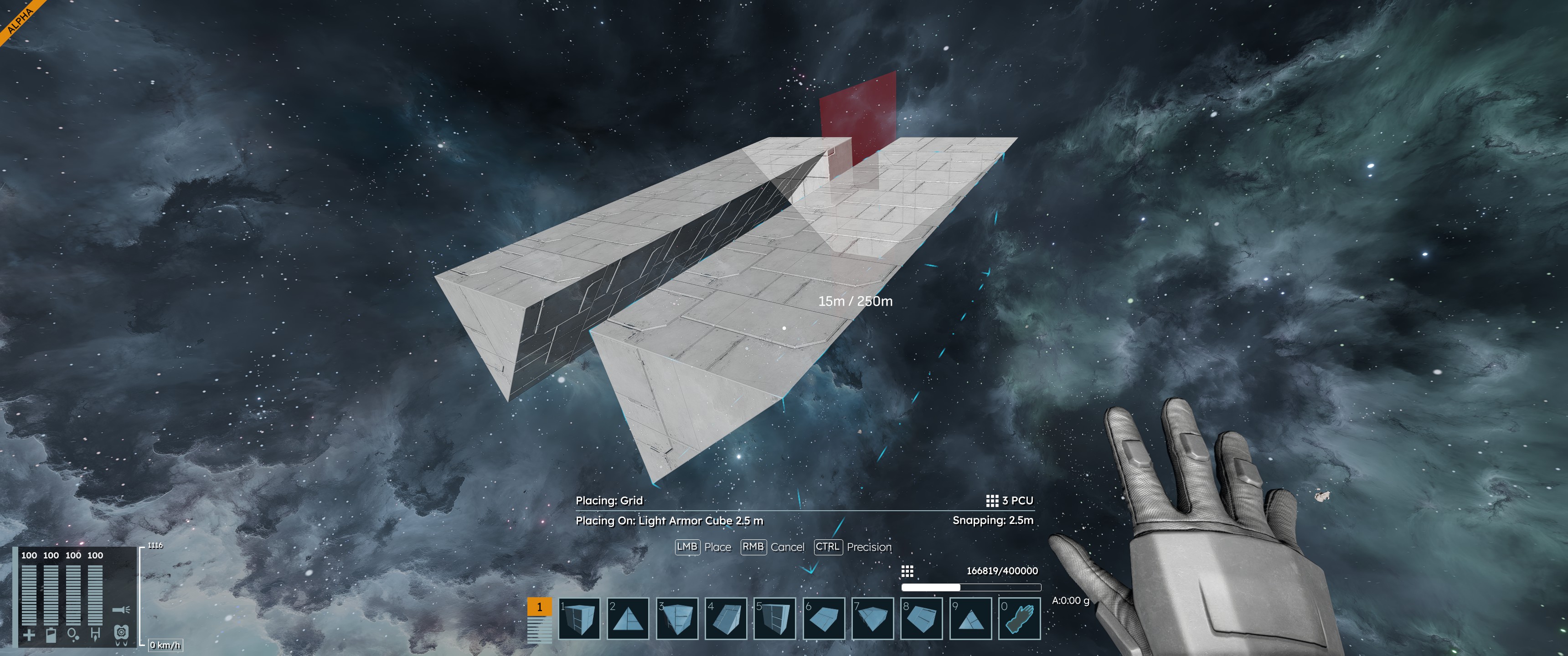Select the armor cube in hotbar slot 1
The width and height of the screenshot is (1568, 656).
[x=579, y=618]
